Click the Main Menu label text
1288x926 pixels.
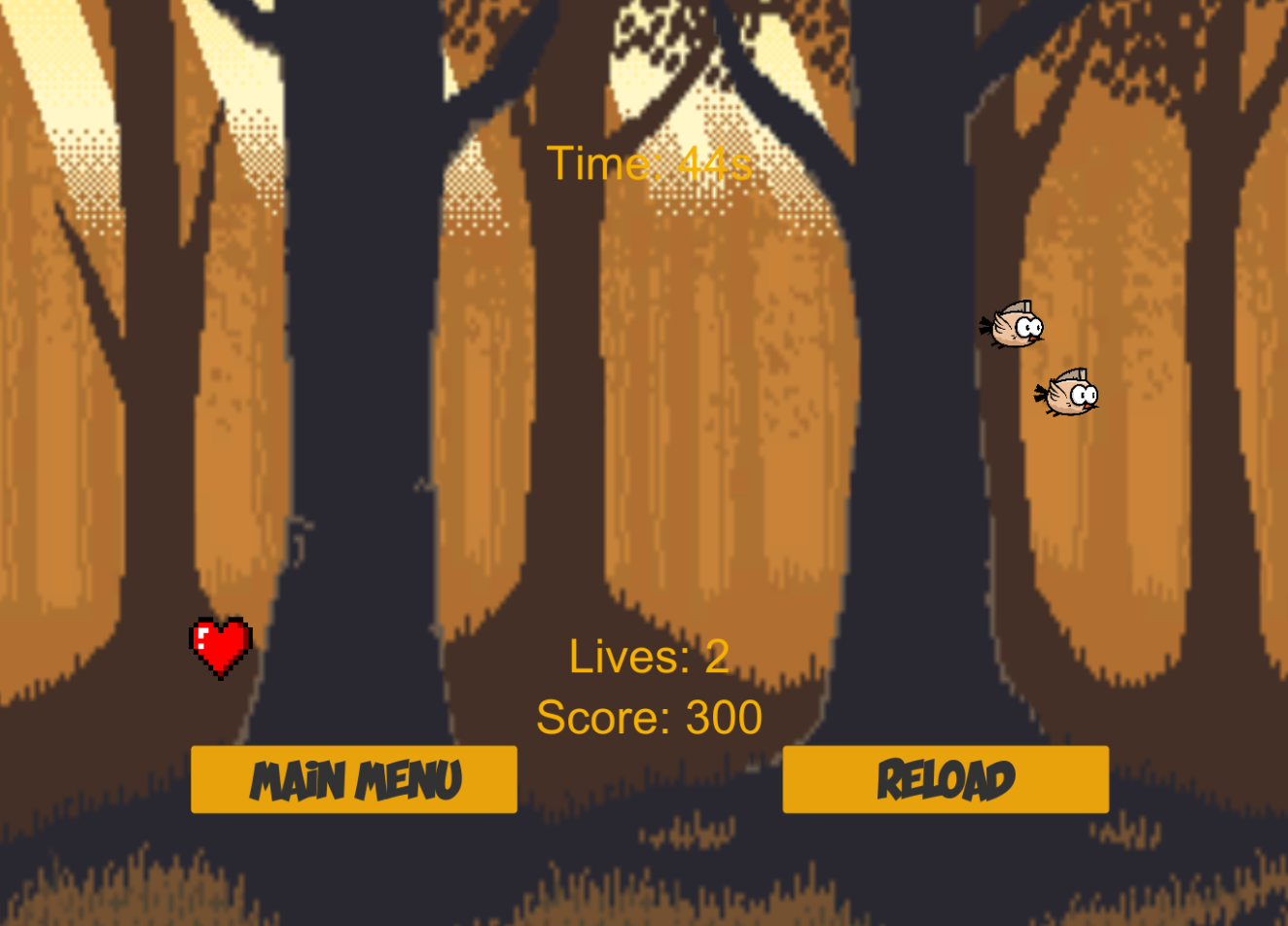[354, 778]
